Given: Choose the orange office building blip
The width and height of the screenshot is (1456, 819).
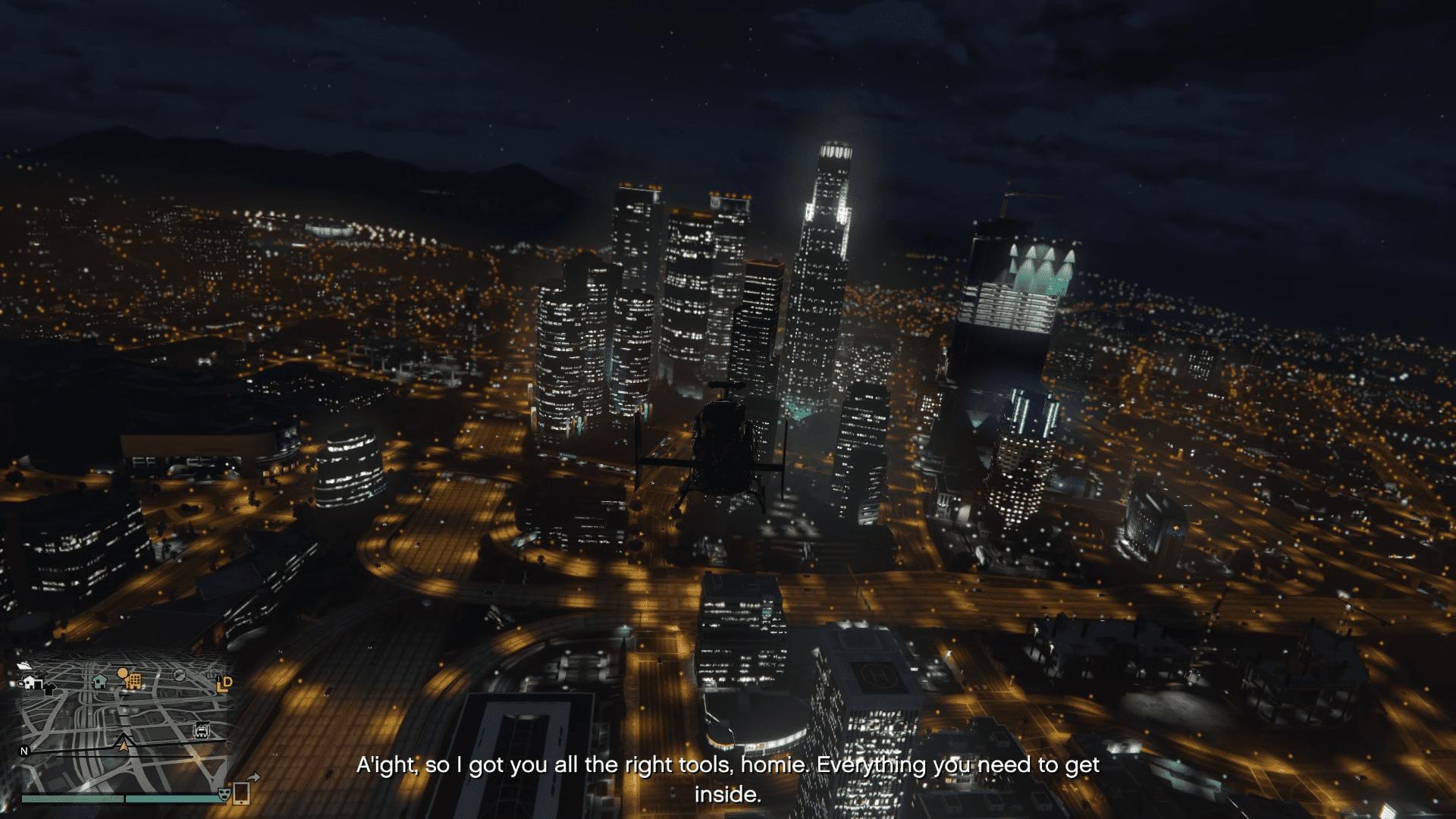Looking at the screenshot, I should pyautogui.click(x=133, y=680).
